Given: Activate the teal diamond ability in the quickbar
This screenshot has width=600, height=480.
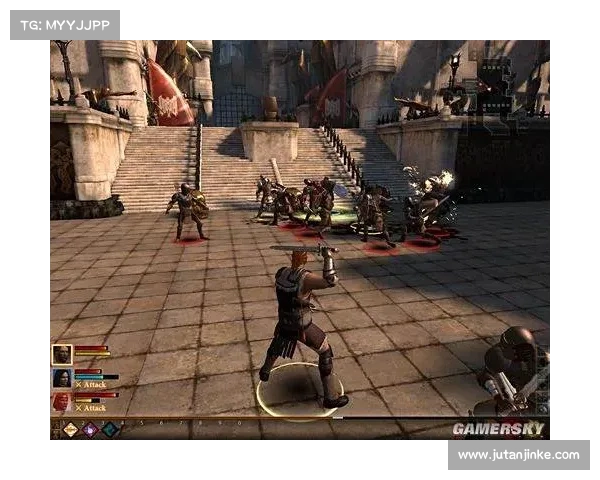Looking at the screenshot, I should 109,429.
